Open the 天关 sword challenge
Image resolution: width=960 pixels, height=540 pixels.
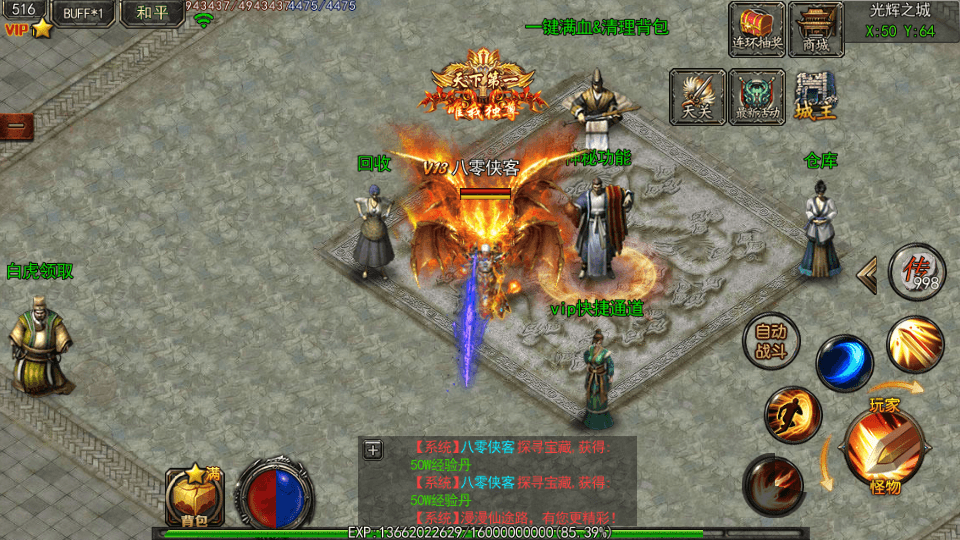pos(697,97)
